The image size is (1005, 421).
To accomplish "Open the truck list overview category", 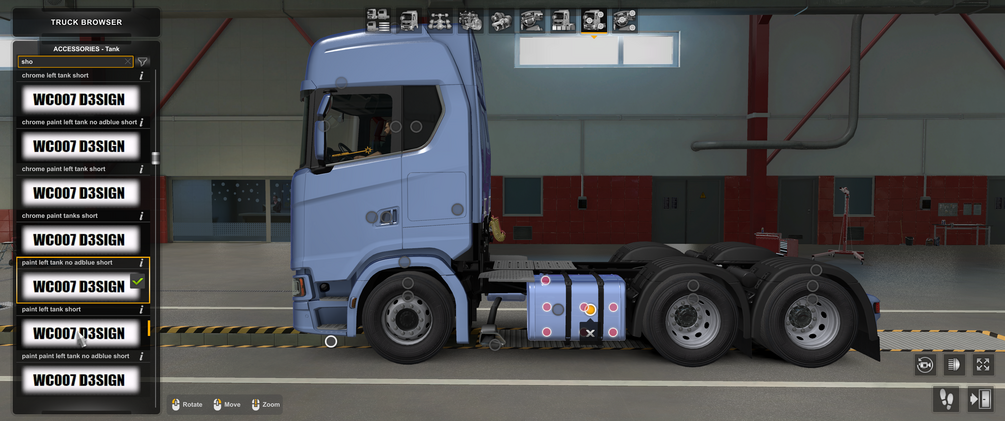I will click(x=378, y=19).
